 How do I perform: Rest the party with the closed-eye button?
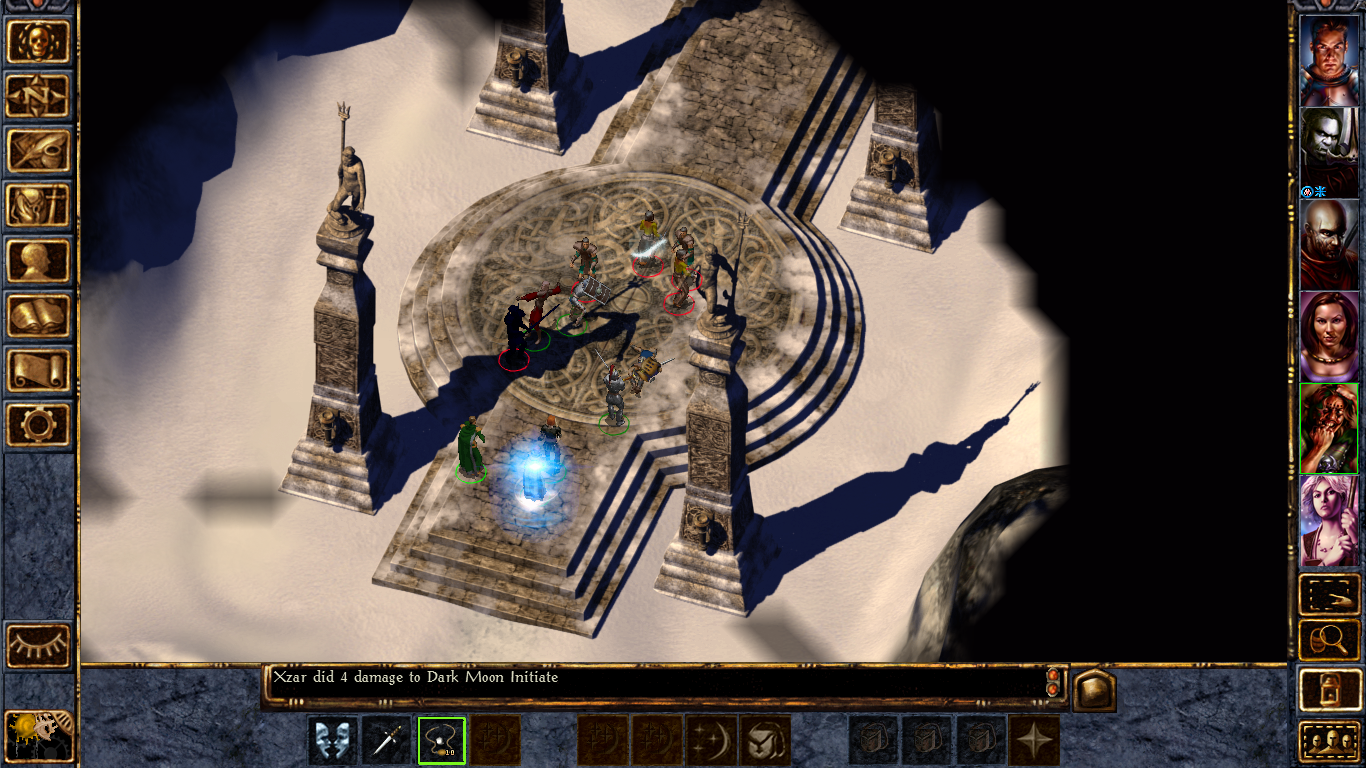point(39,645)
